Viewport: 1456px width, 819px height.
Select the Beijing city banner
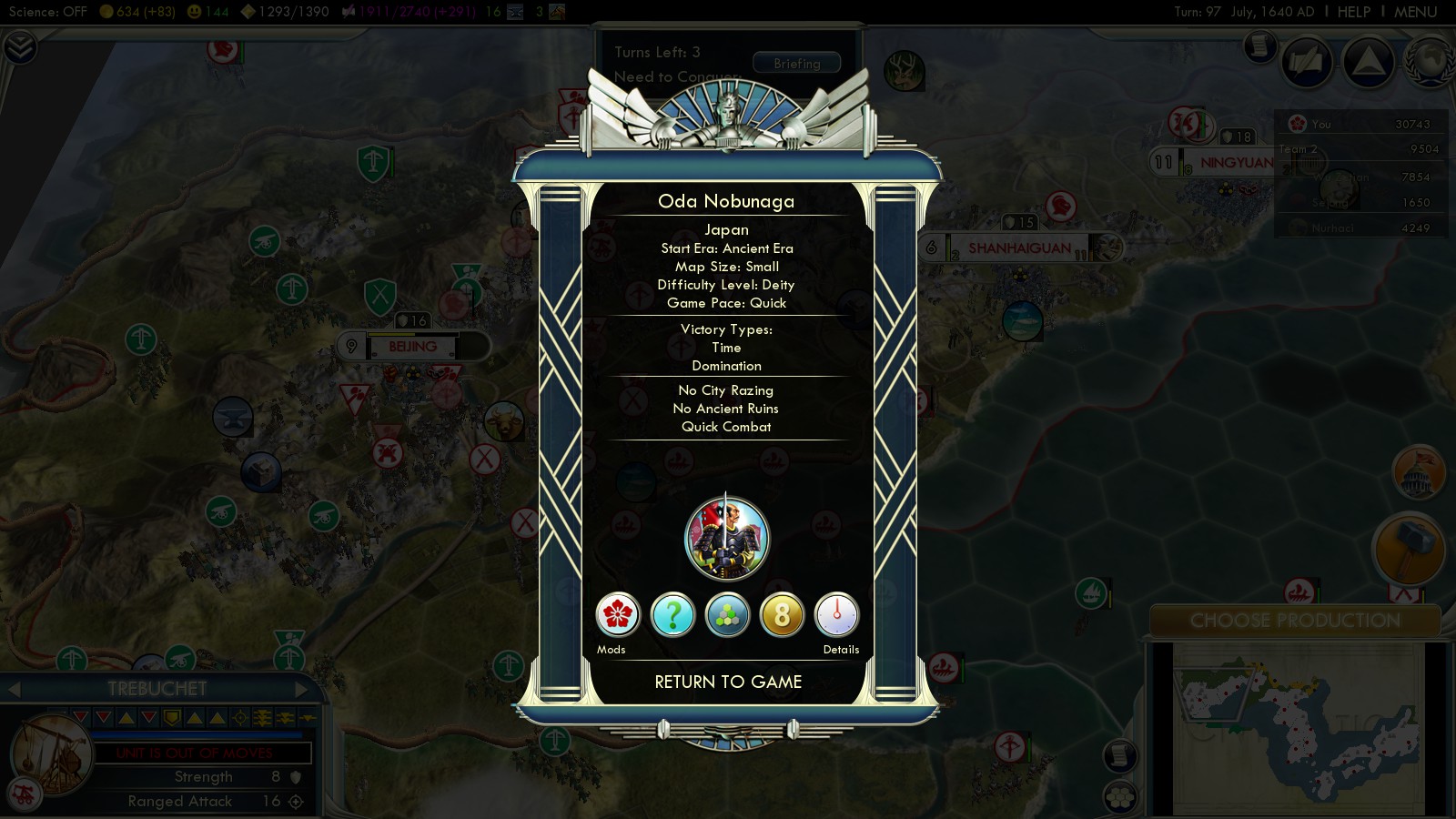pos(413,347)
